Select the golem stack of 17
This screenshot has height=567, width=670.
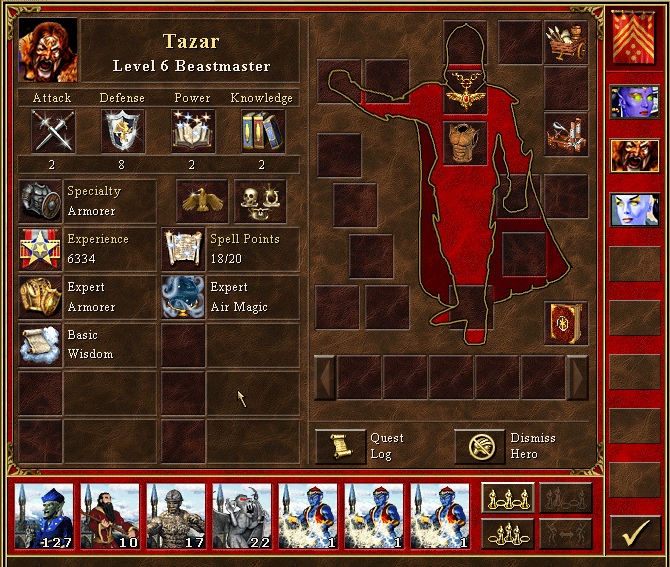(175, 517)
